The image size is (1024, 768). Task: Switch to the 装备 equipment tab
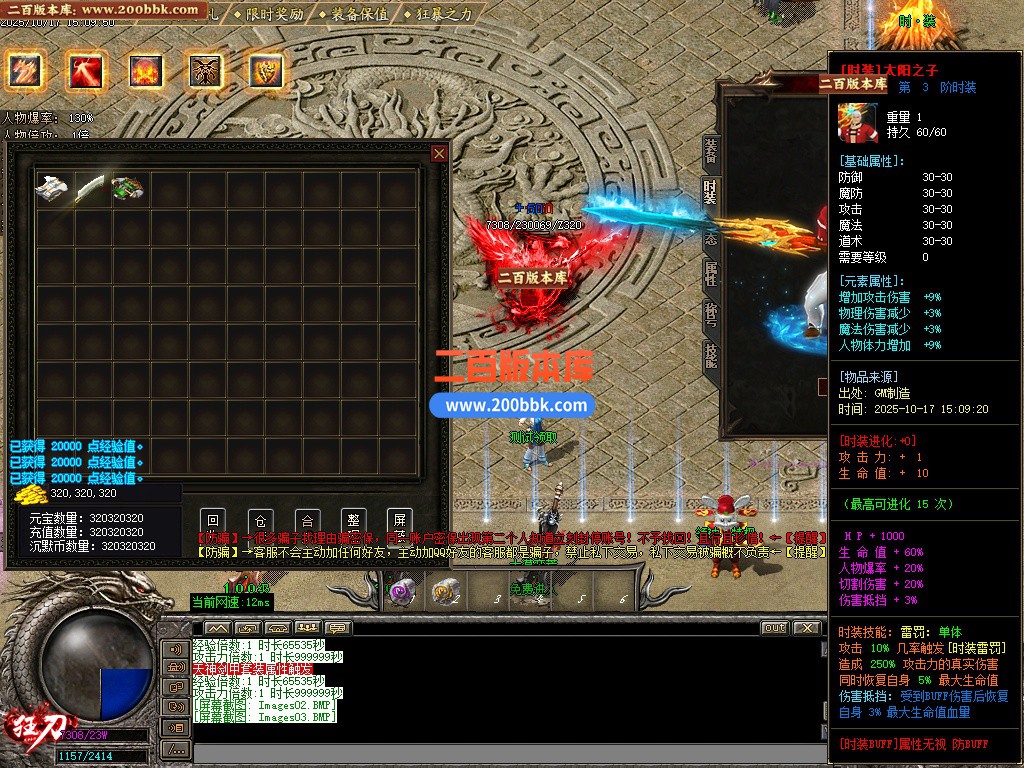click(711, 152)
